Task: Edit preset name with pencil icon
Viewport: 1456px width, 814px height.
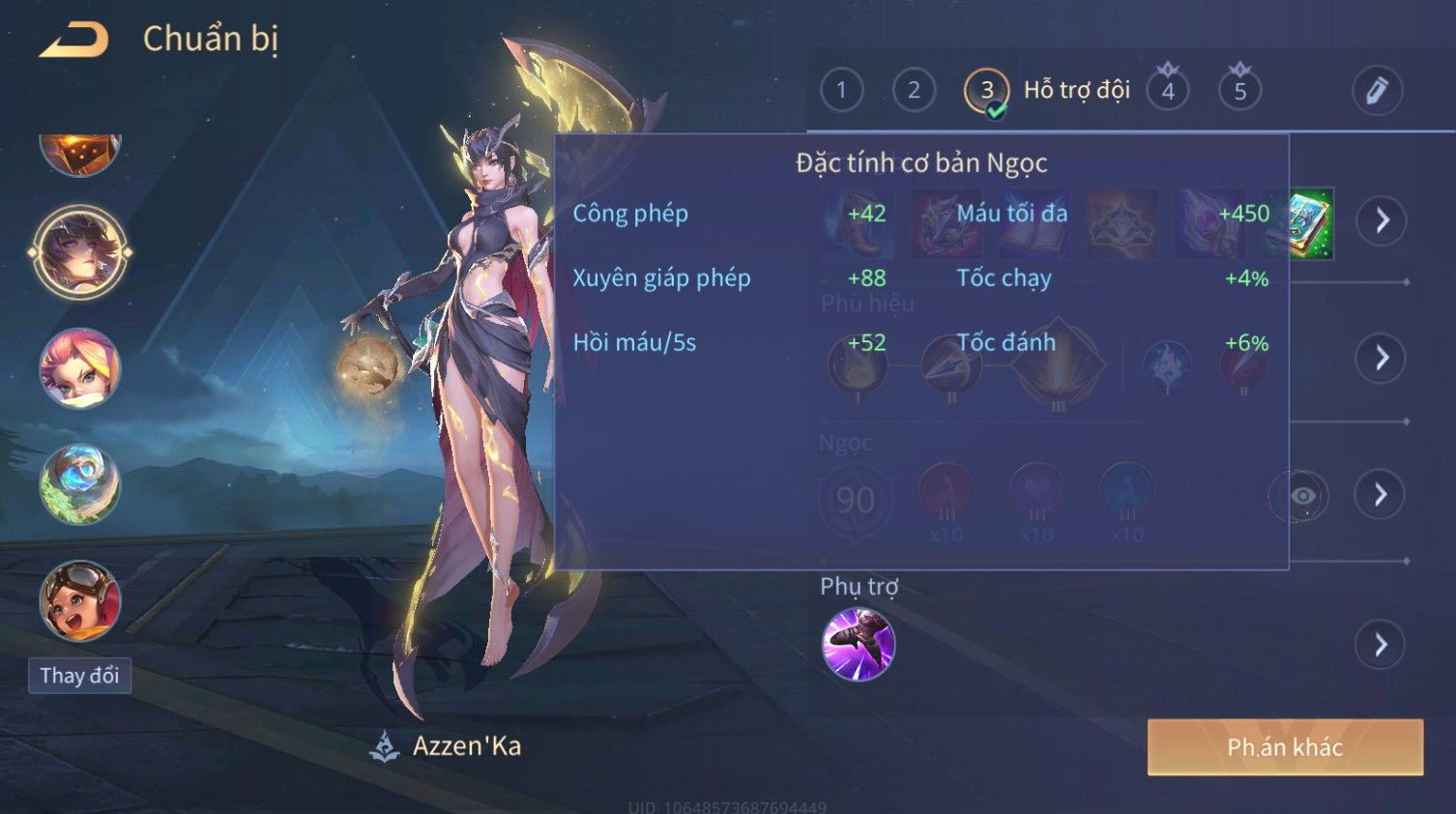Action: (1377, 91)
